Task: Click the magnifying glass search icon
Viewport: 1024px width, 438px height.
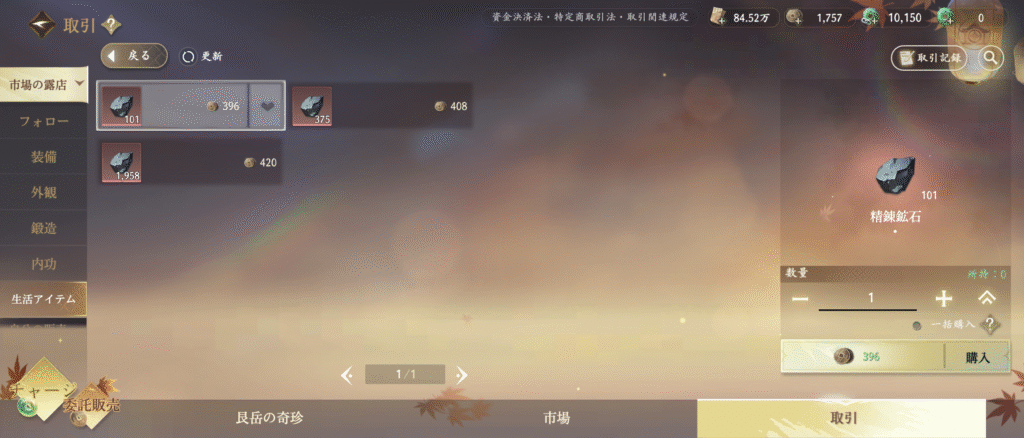Action: [990, 58]
